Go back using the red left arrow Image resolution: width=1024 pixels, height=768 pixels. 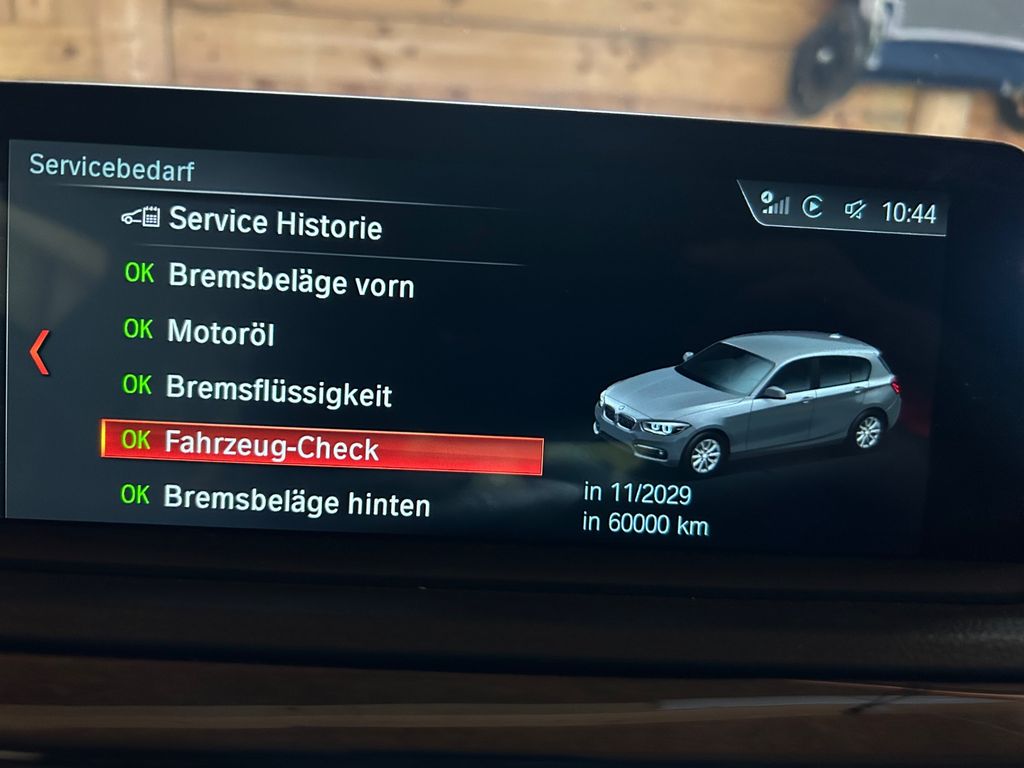[x=40, y=353]
